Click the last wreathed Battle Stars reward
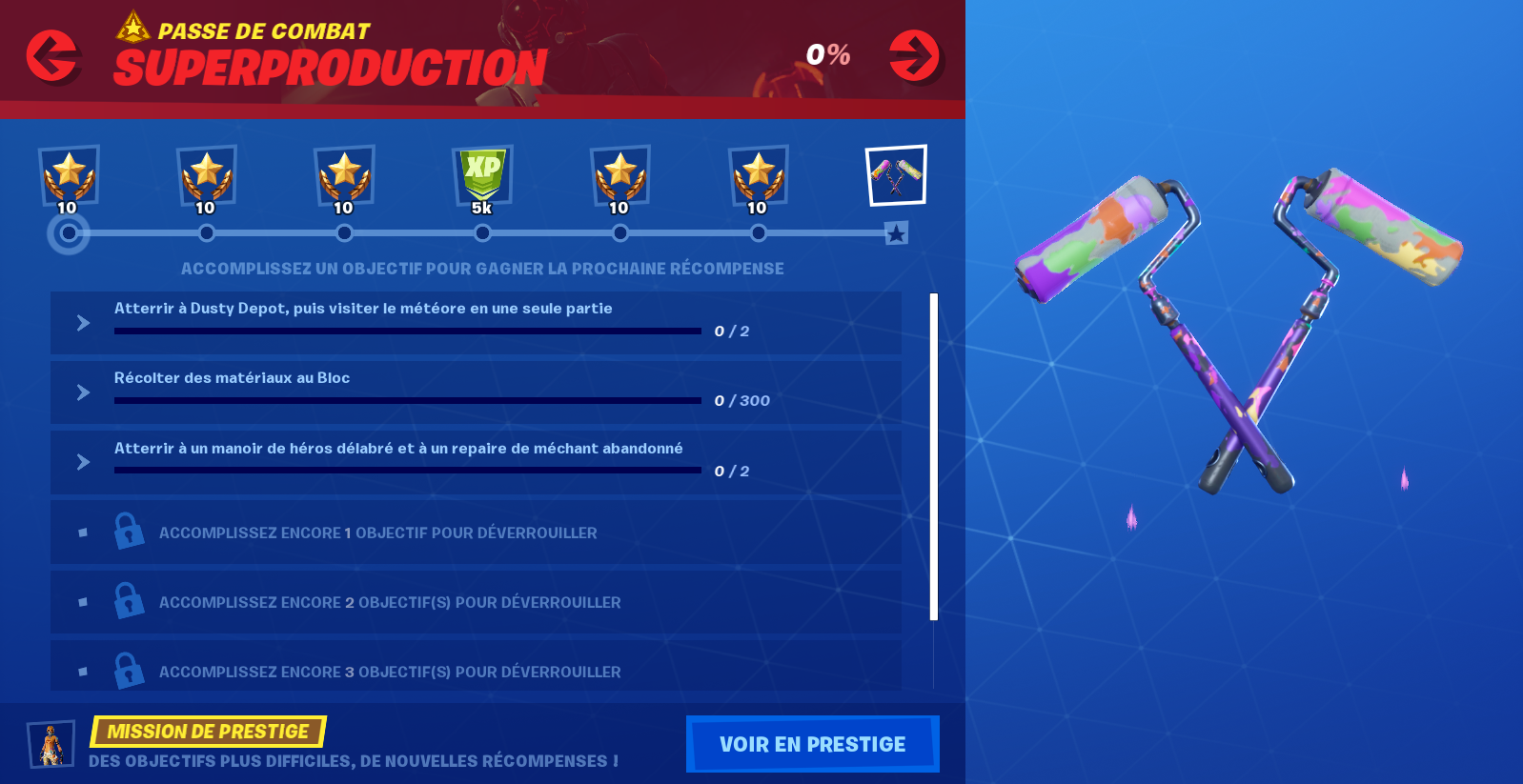The width and height of the screenshot is (1523, 784). tap(759, 176)
